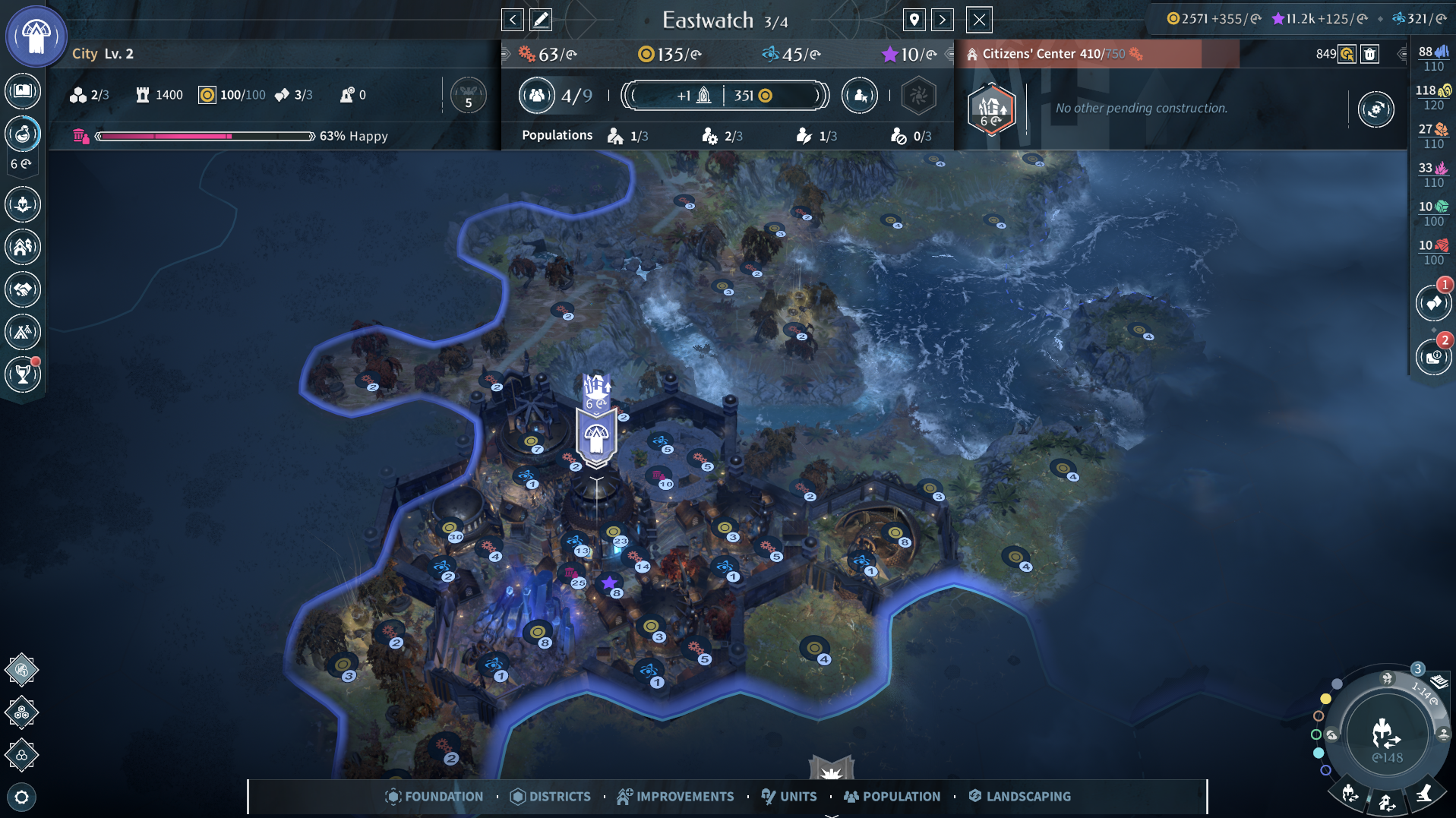The width and height of the screenshot is (1456, 818).
Task: Open the settings gear icon
Action: pos(21,797)
